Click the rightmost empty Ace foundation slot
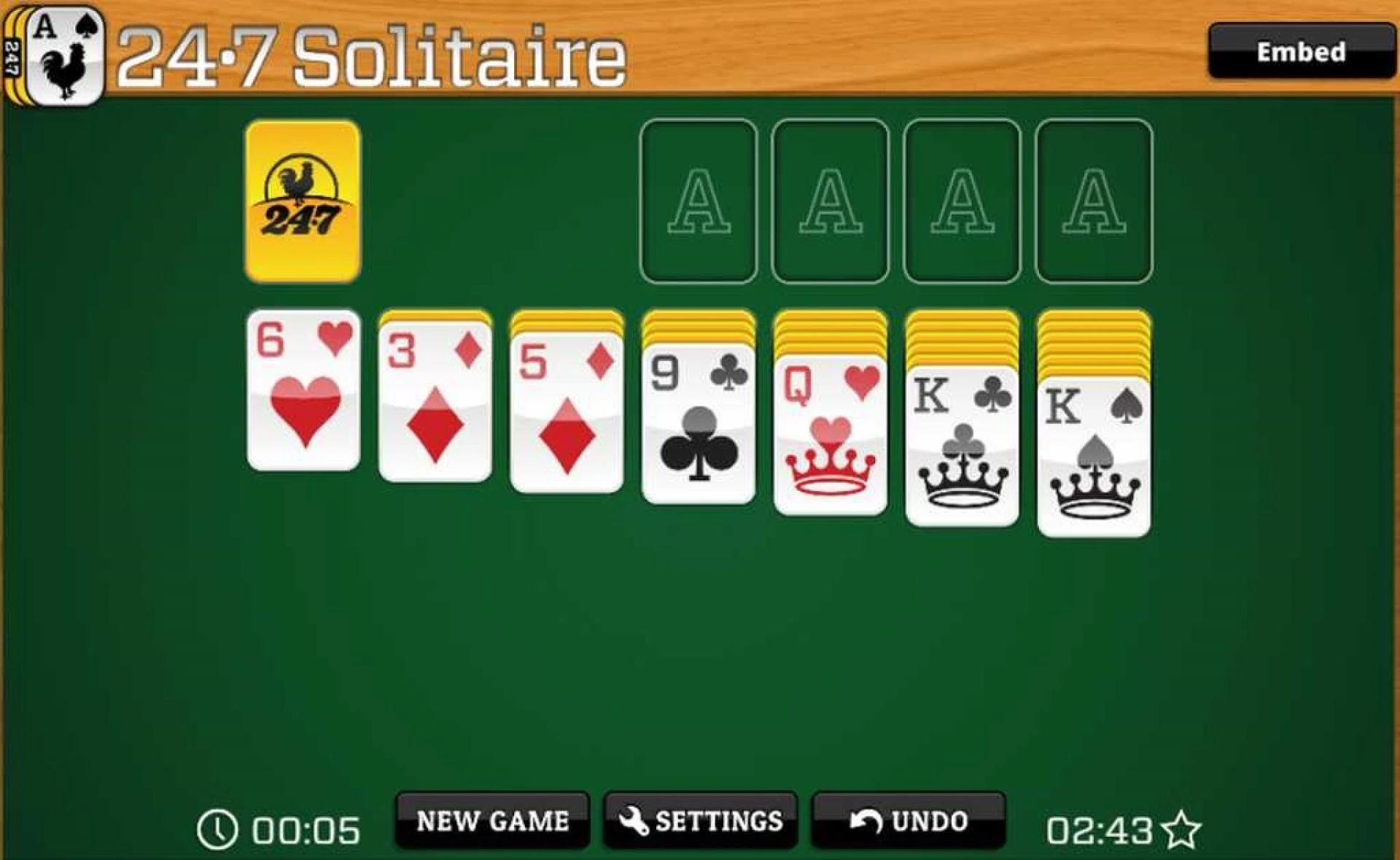The image size is (1400, 860). pyautogui.click(x=1090, y=201)
